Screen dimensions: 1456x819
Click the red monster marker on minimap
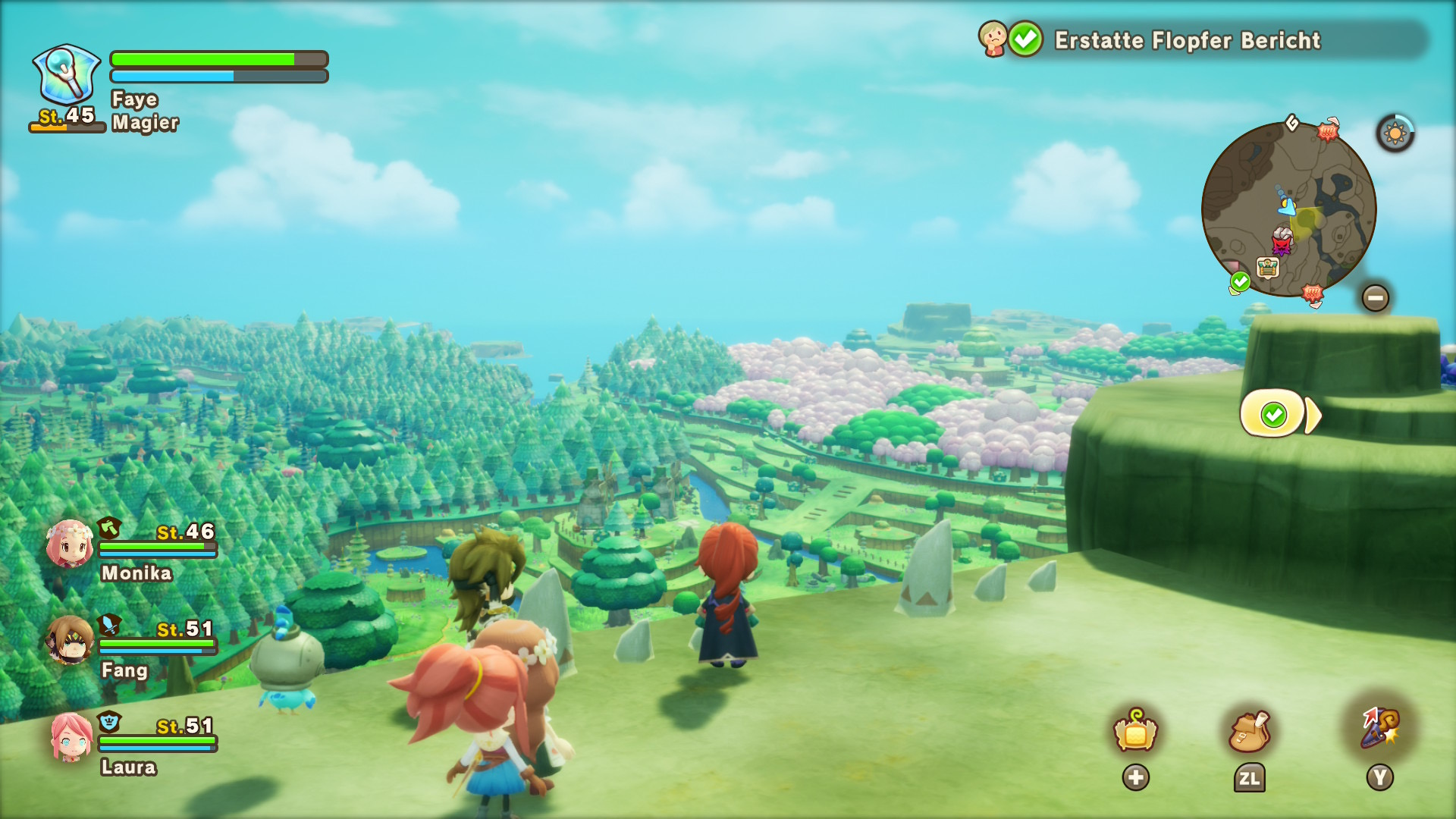1282,246
